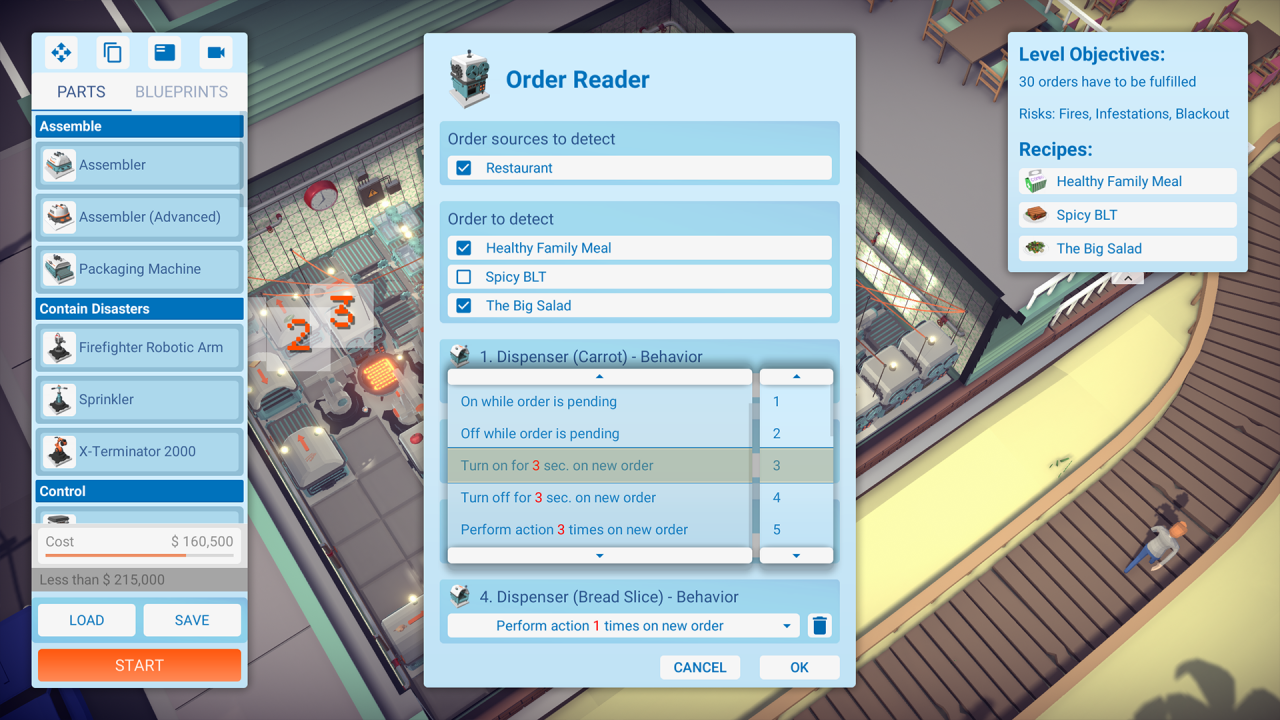Uncheck The Big Salad order
The width and height of the screenshot is (1280, 720).
pyautogui.click(x=464, y=306)
